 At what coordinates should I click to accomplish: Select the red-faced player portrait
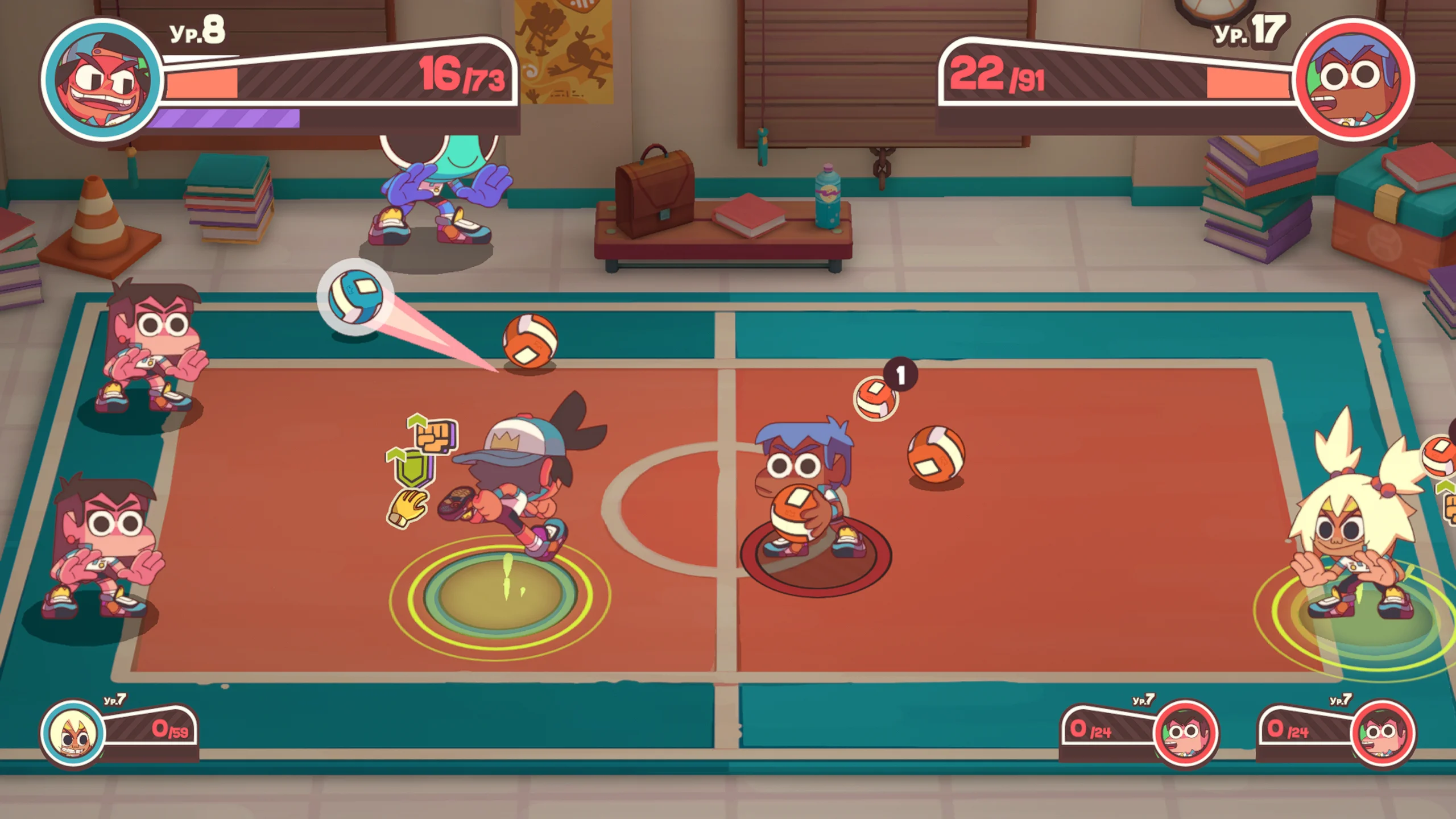pyautogui.click(x=102, y=80)
